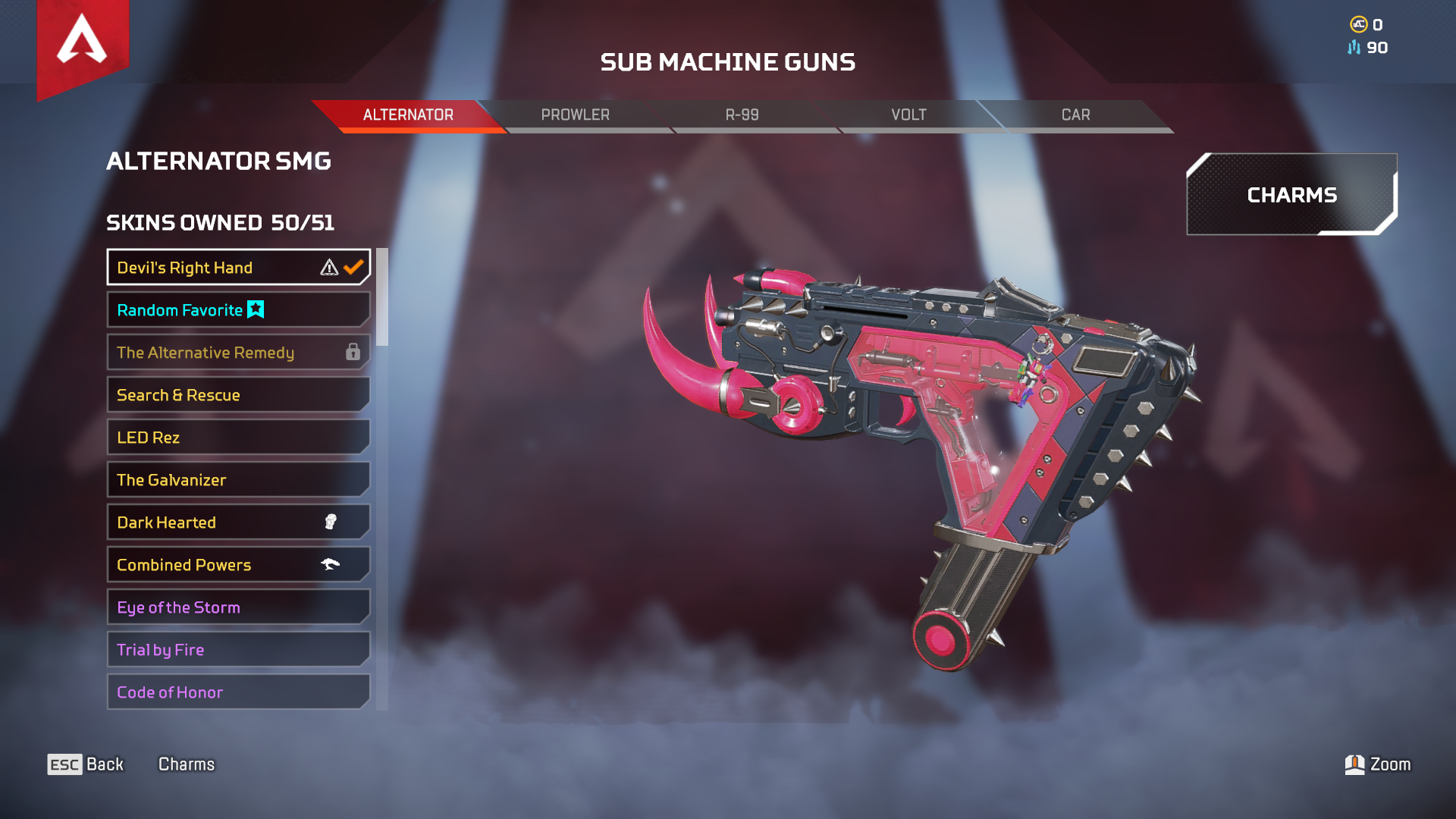Image resolution: width=1456 pixels, height=819 pixels.
Task: Select the Eye of the Storm skin
Action: coord(238,607)
